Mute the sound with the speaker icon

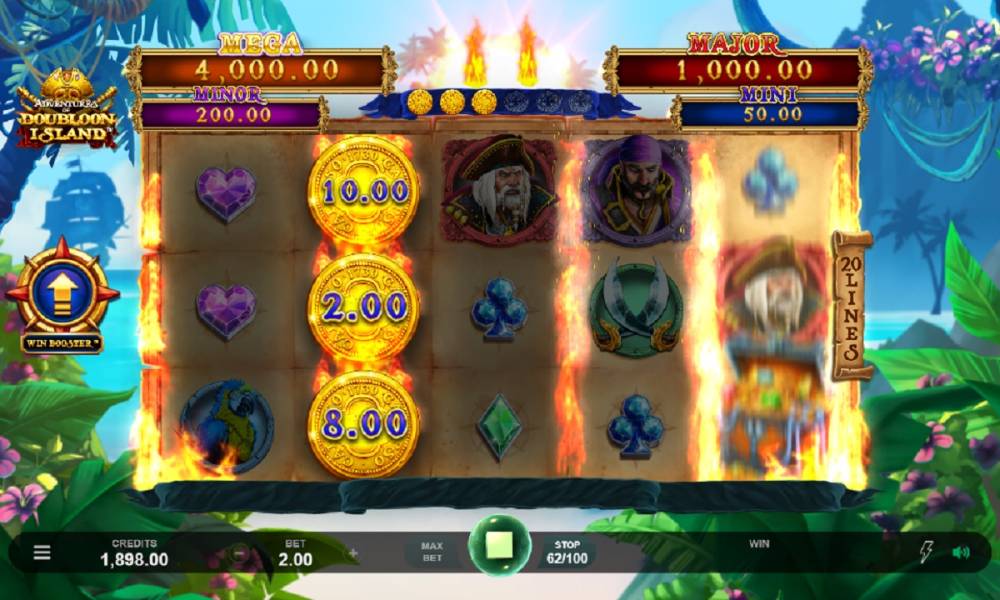click(x=961, y=552)
